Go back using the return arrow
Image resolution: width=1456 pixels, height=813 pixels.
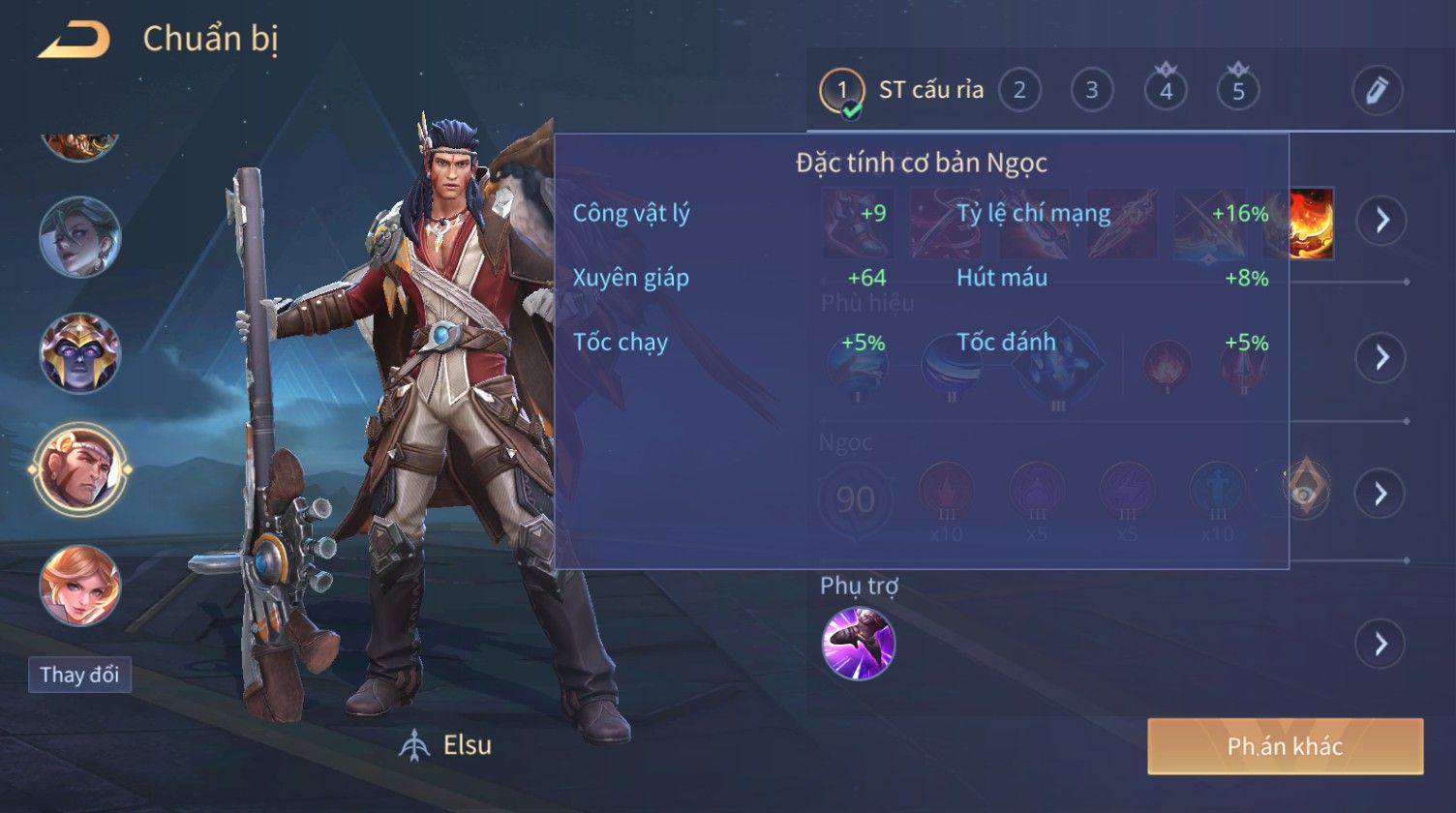pos(74,41)
